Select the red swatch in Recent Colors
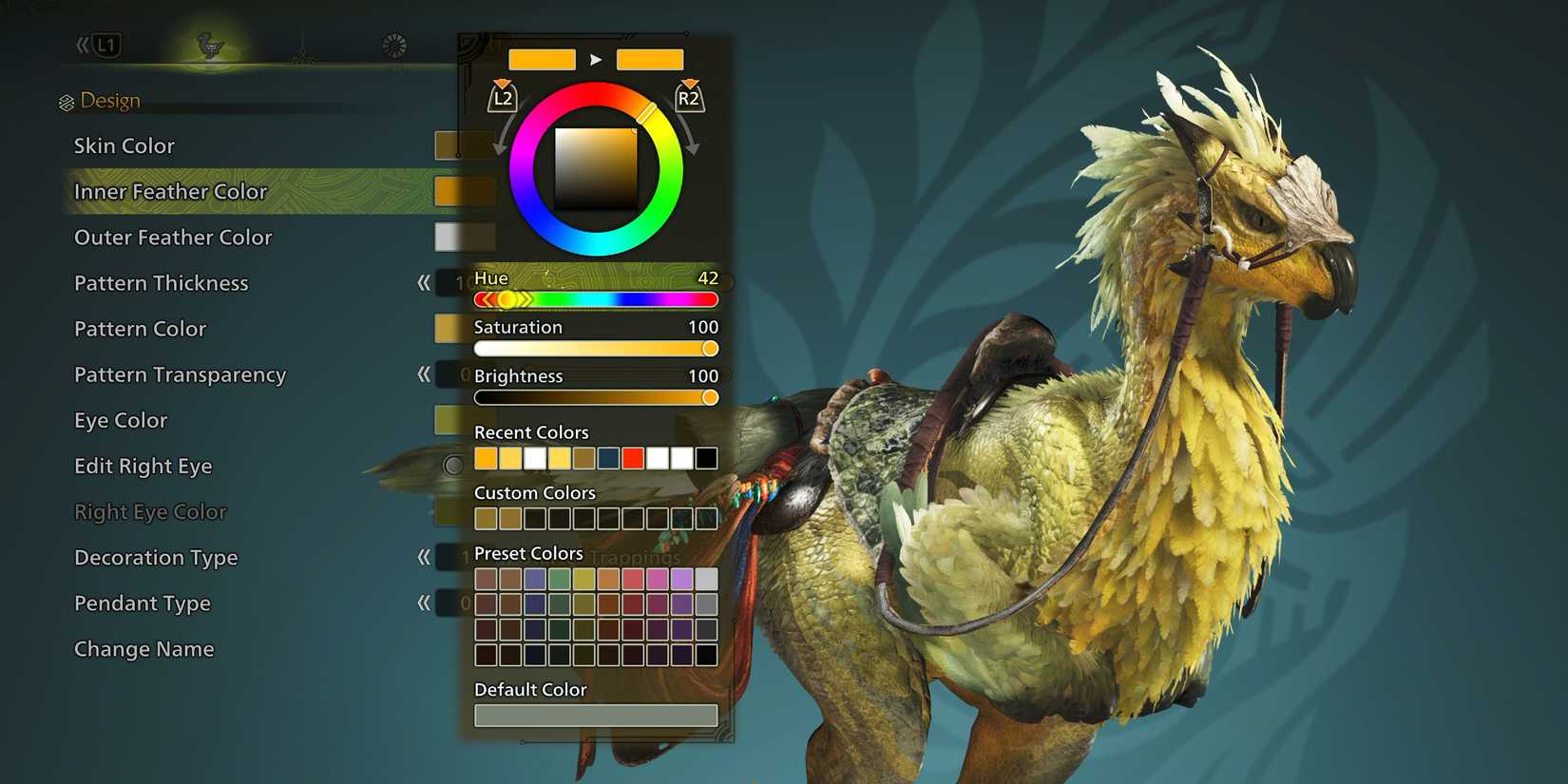This screenshot has width=1568, height=784. coord(633,458)
